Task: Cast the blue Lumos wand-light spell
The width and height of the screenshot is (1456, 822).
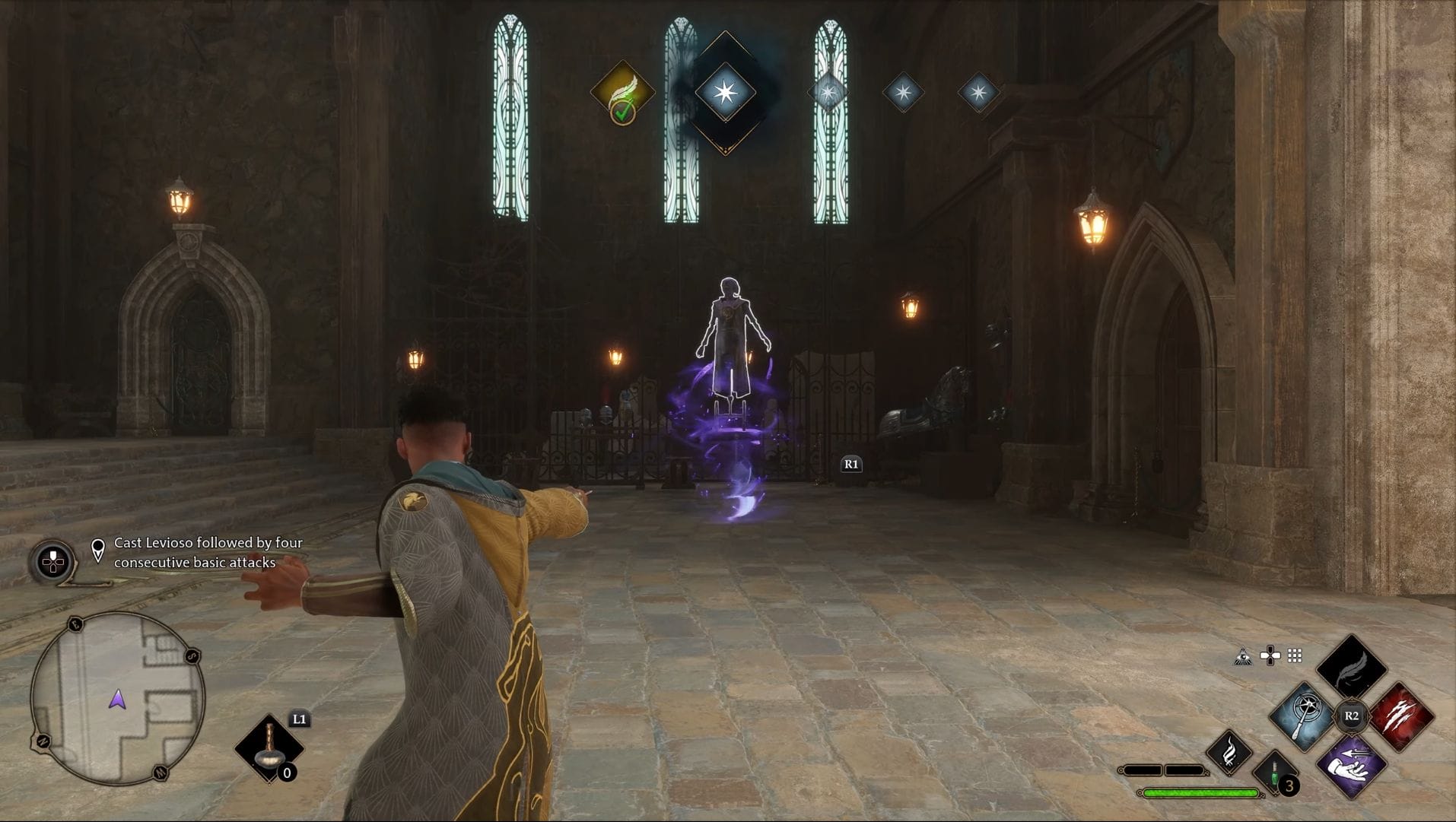Action: click(x=1302, y=716)
